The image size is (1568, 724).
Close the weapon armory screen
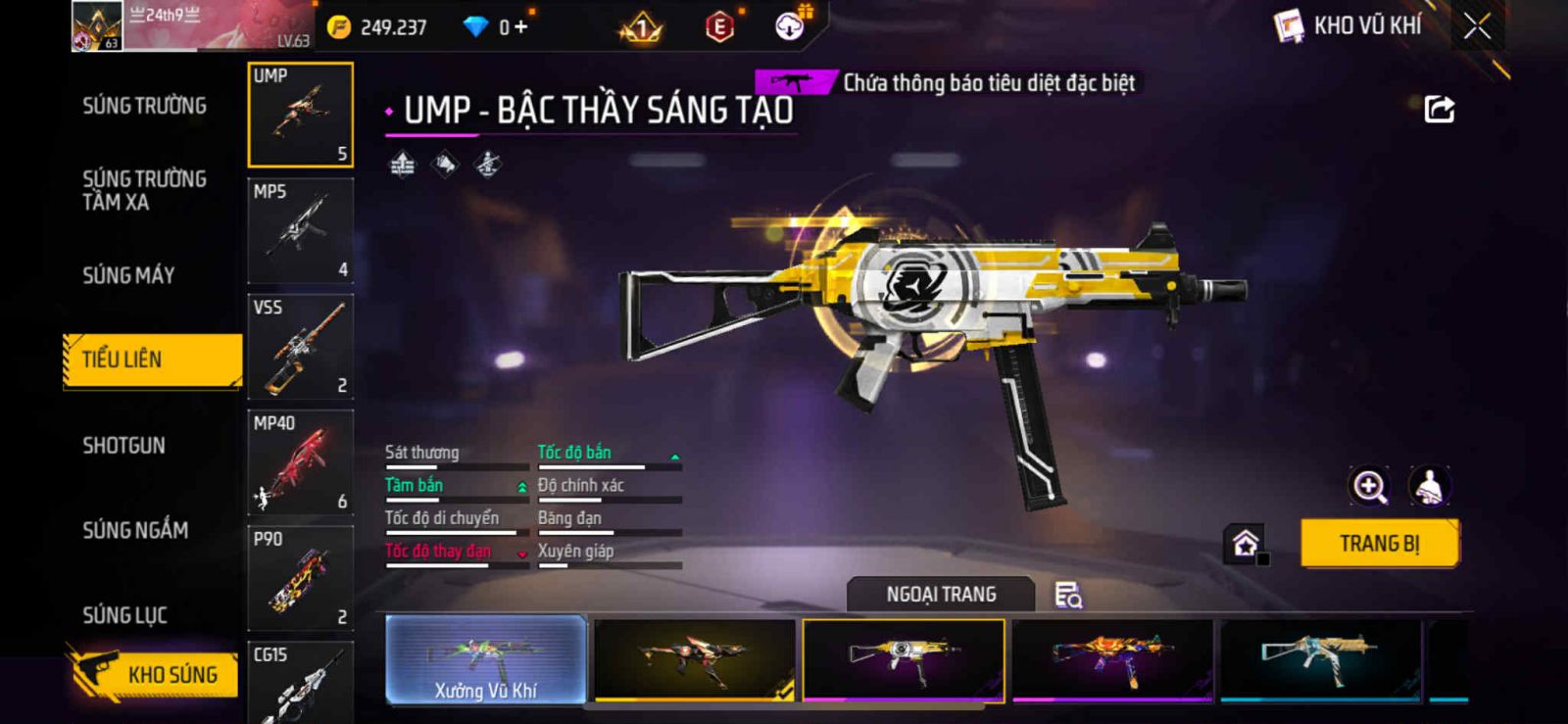tap(1477, 26)
